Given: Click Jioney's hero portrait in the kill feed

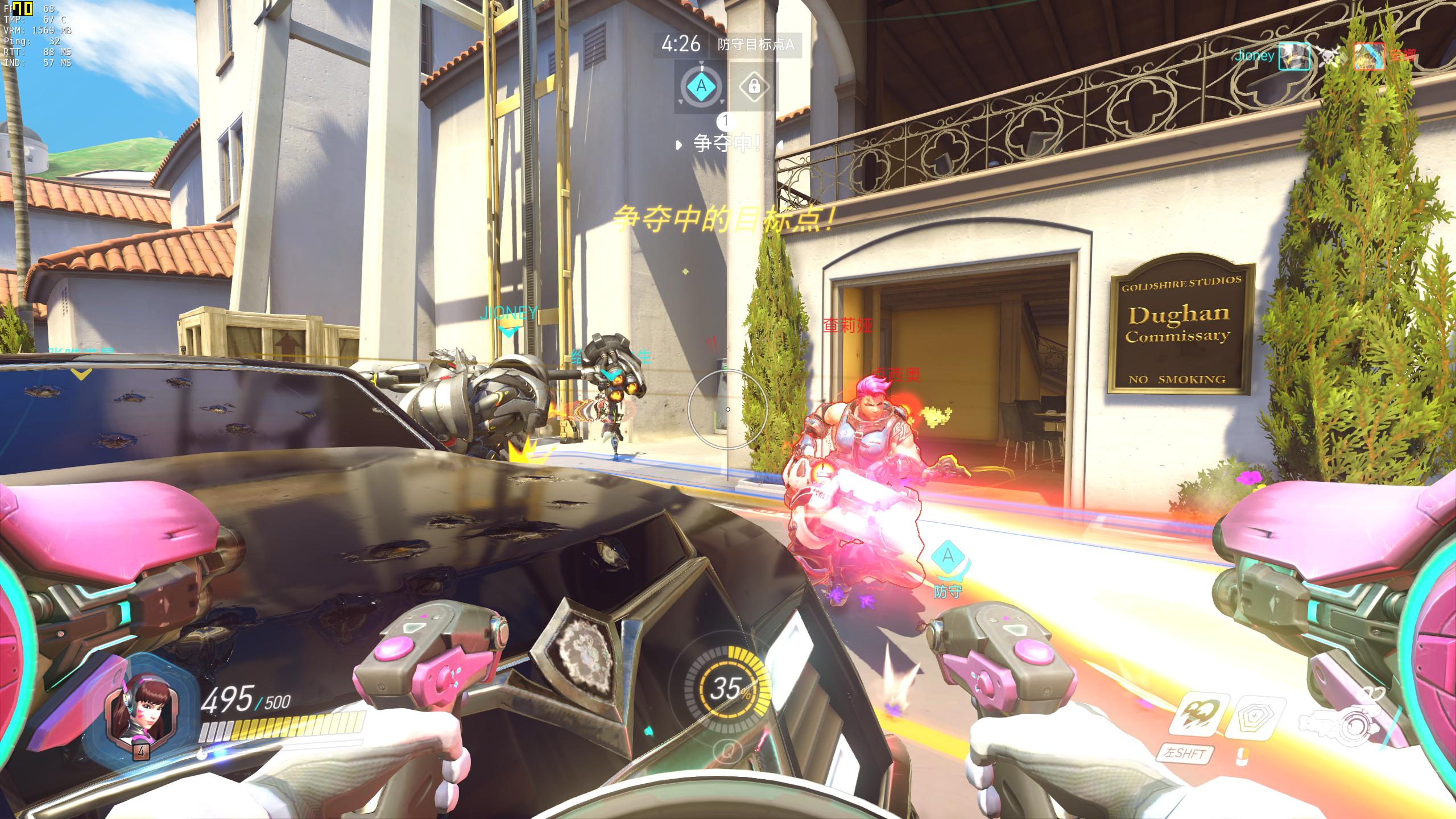Looking at the screenshot, I should pyautogui.click(x=1294, y=56).
